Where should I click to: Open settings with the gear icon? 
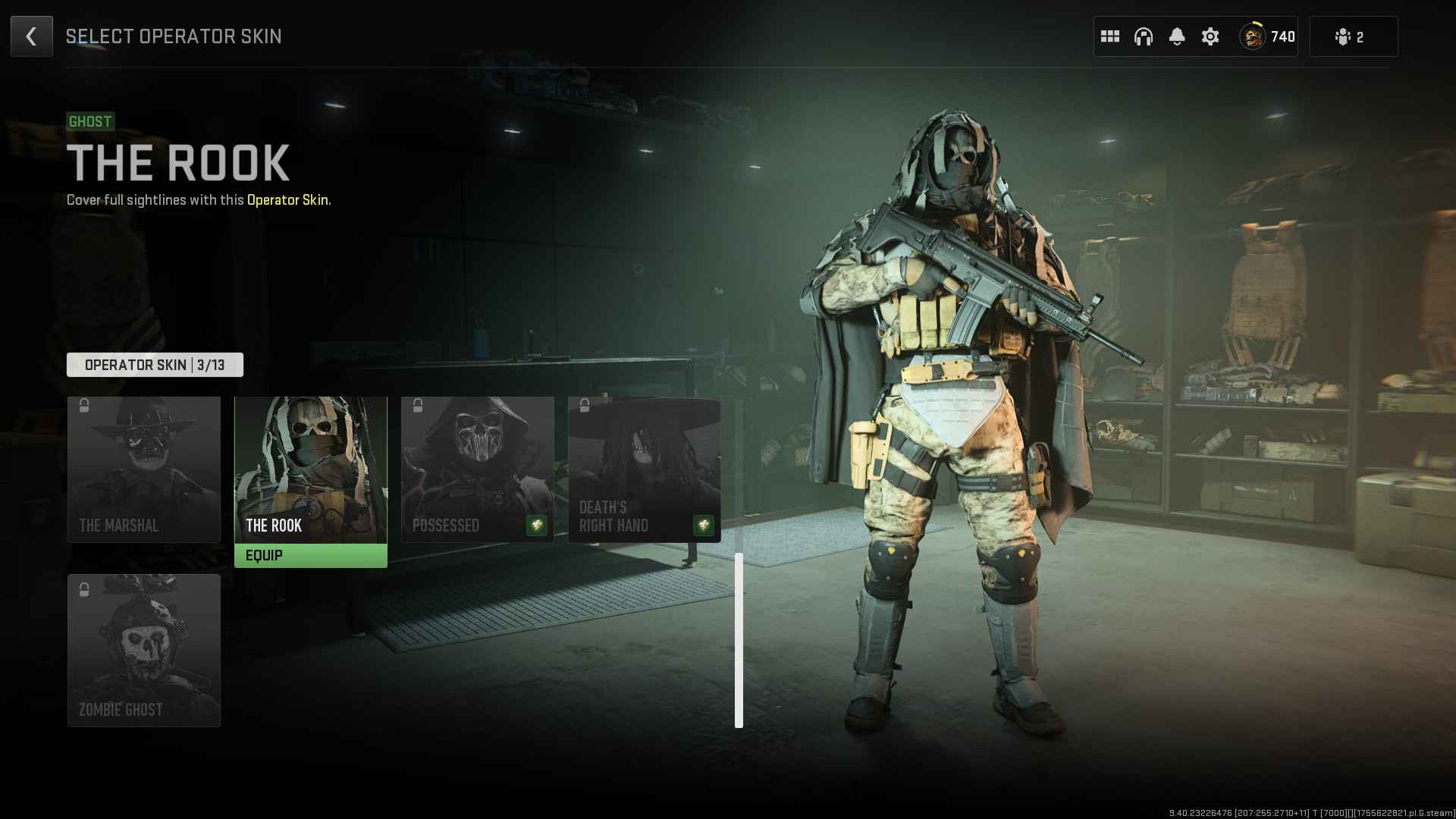coord(1211,36)
